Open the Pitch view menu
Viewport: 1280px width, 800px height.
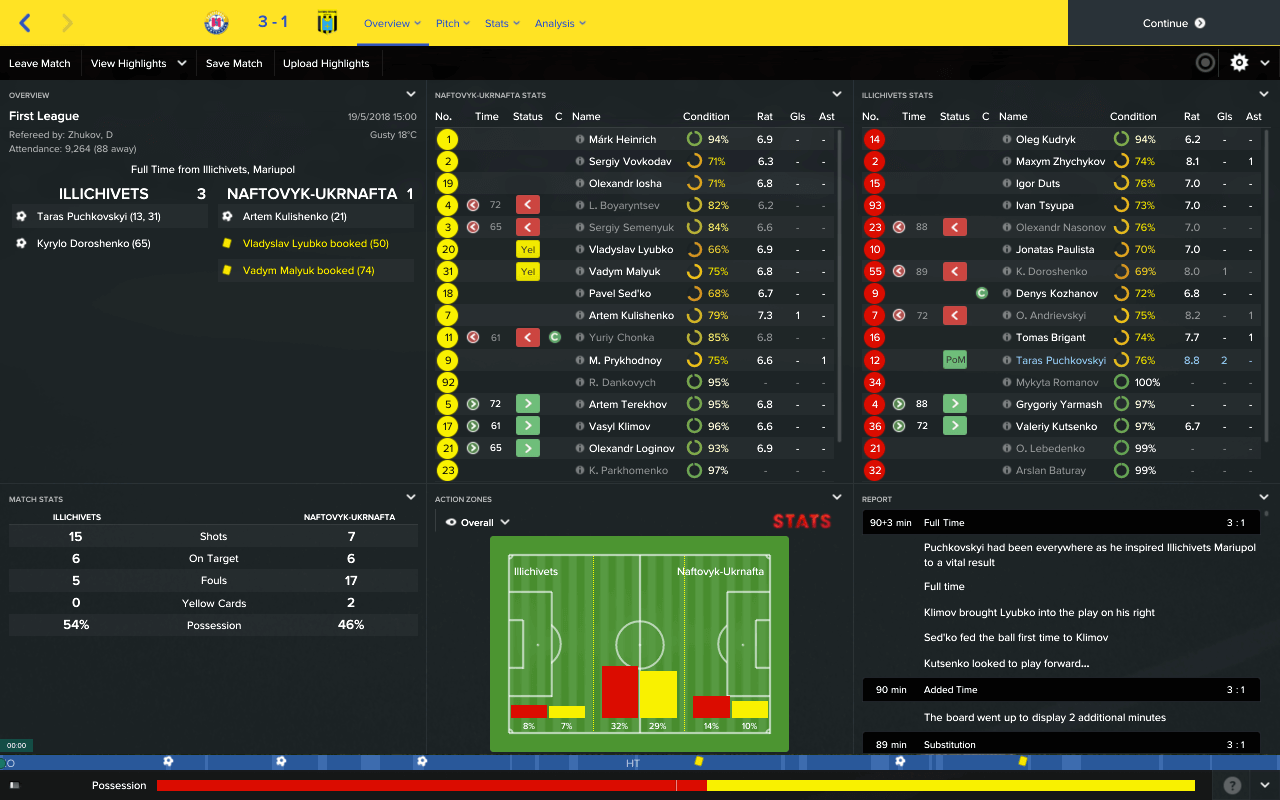tap(453, 23)
